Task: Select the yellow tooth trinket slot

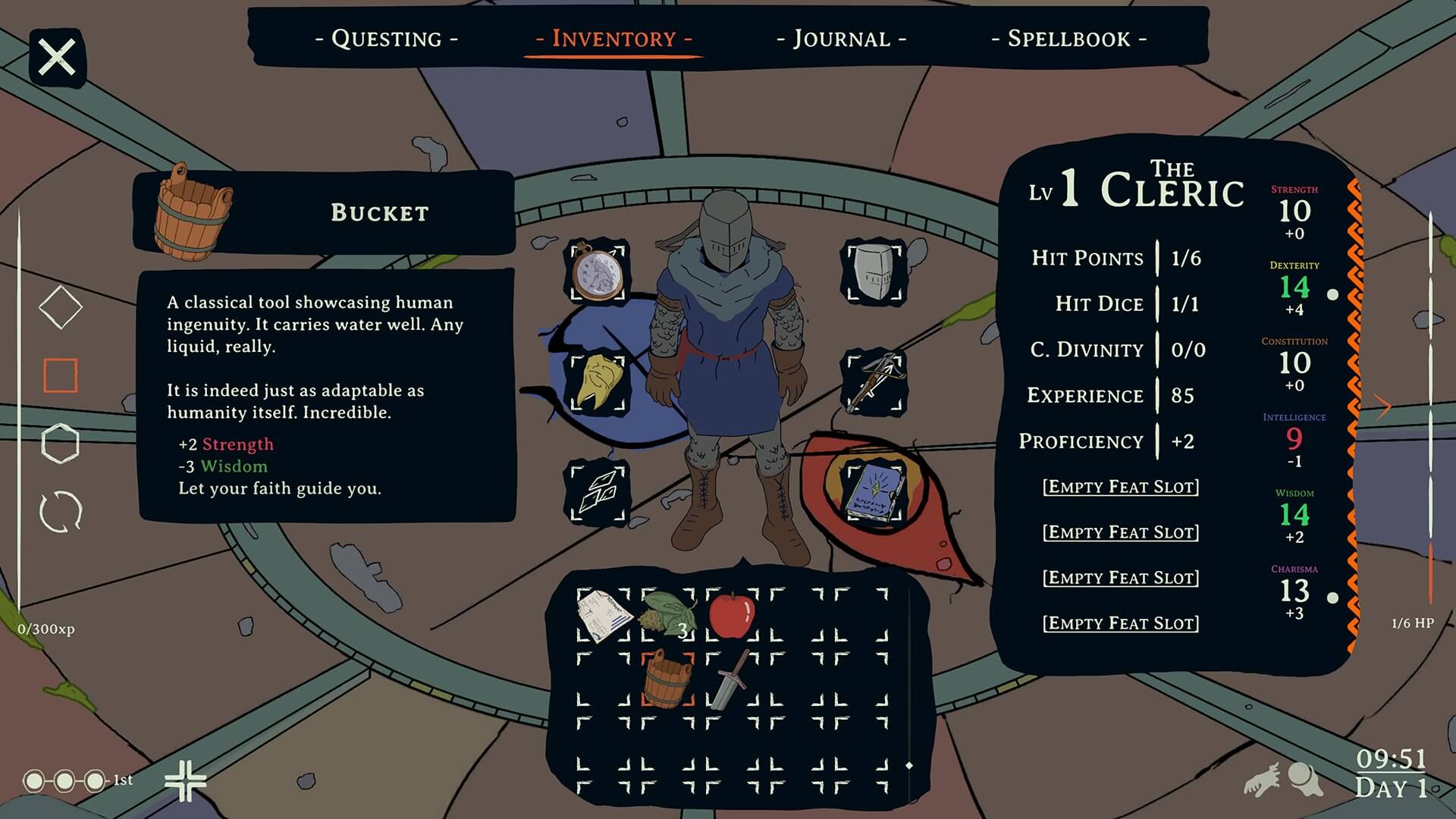Action: [x=598, y=383]
